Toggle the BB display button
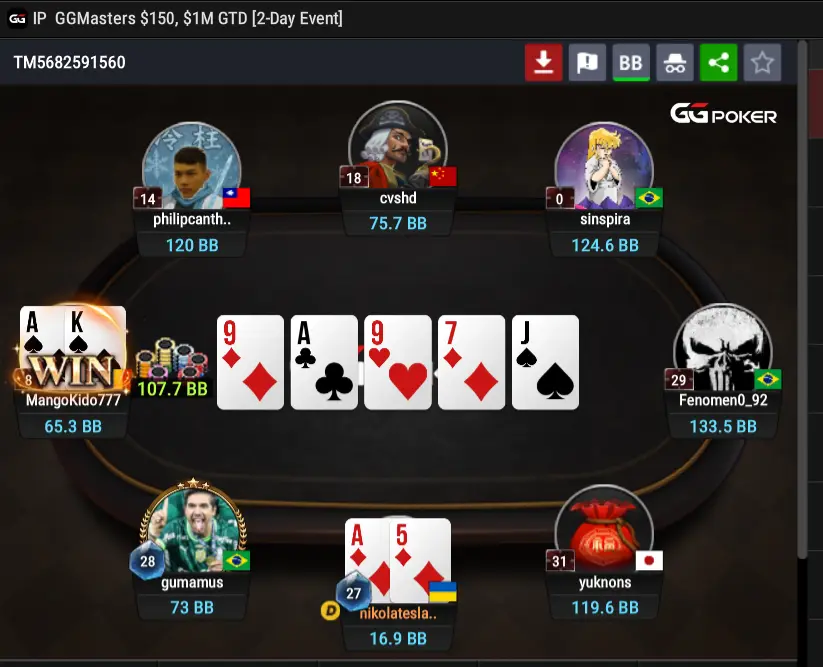The image size is (823, 667). [x=631, y=63]
